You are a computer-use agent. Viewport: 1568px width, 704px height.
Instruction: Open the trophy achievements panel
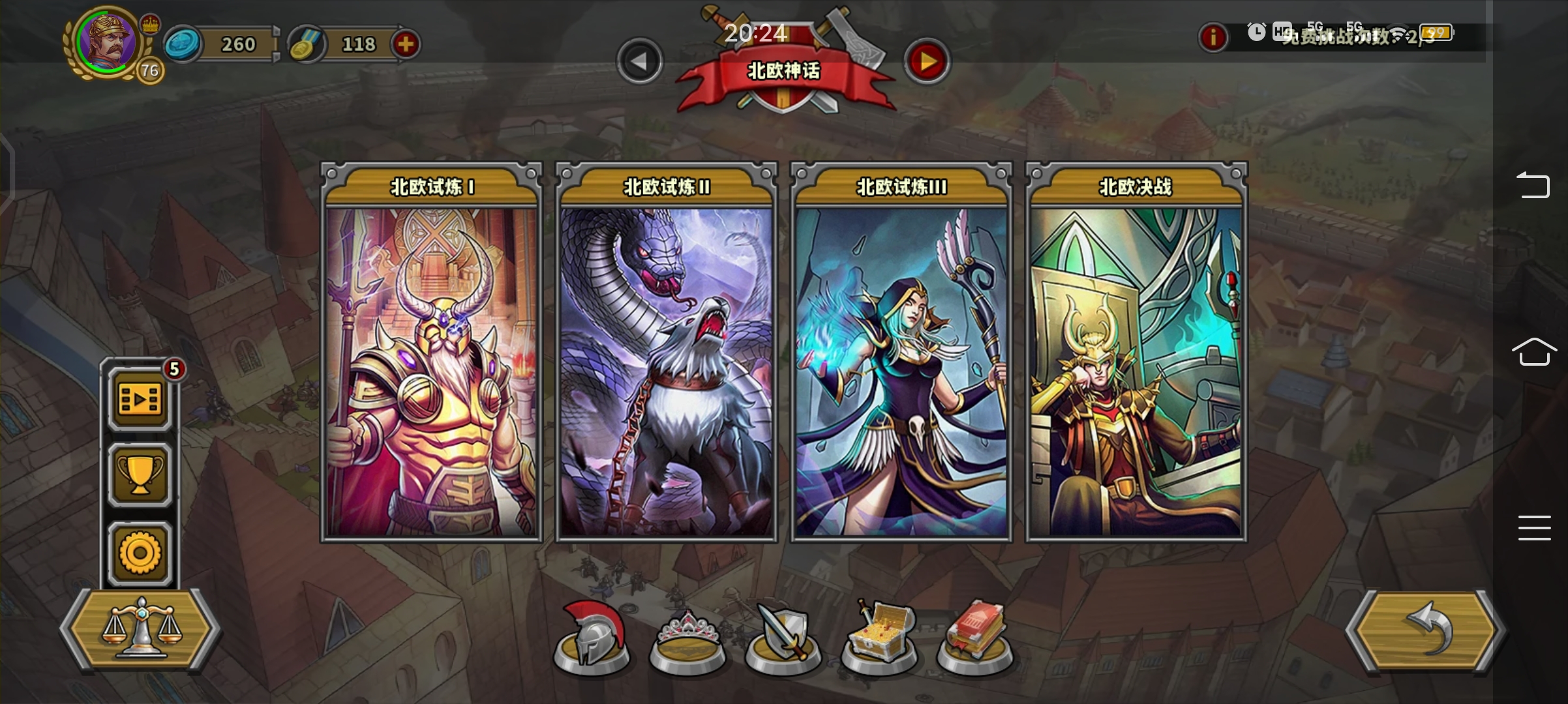(x=139, y=475)
